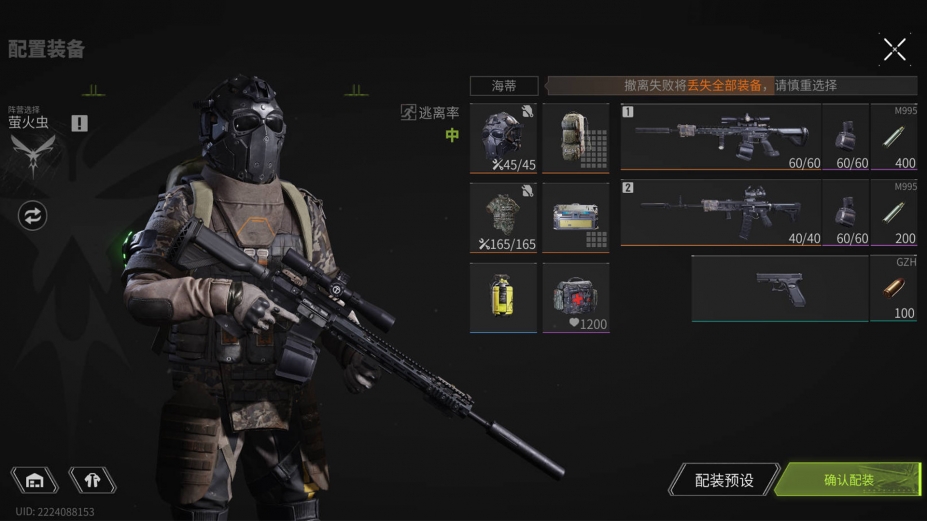Open the secure container case slot
Image resolution: width=927 pixels, height=521 pixels.
click(x=576, y=217)
